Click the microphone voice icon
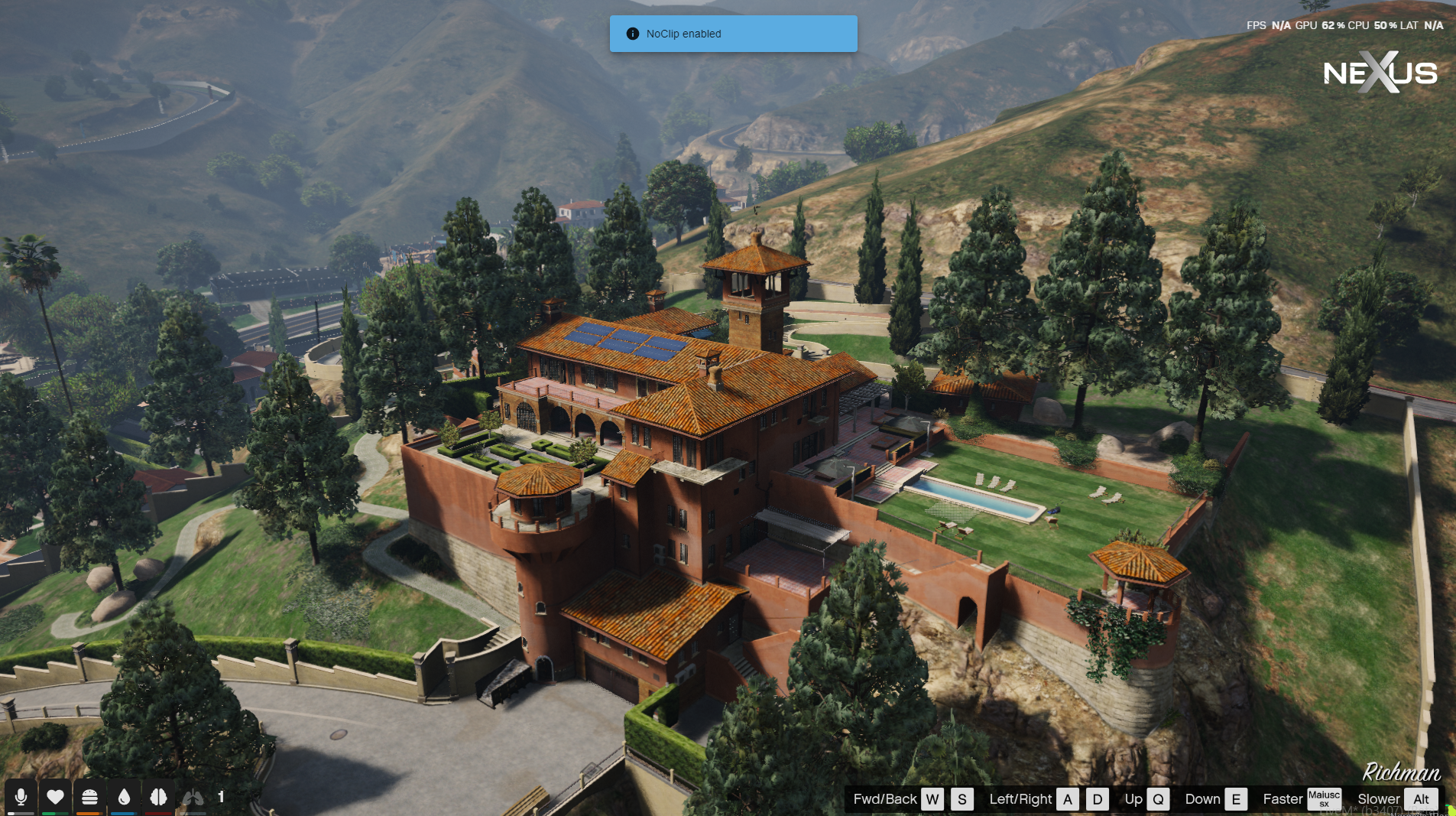 [21, 797]
